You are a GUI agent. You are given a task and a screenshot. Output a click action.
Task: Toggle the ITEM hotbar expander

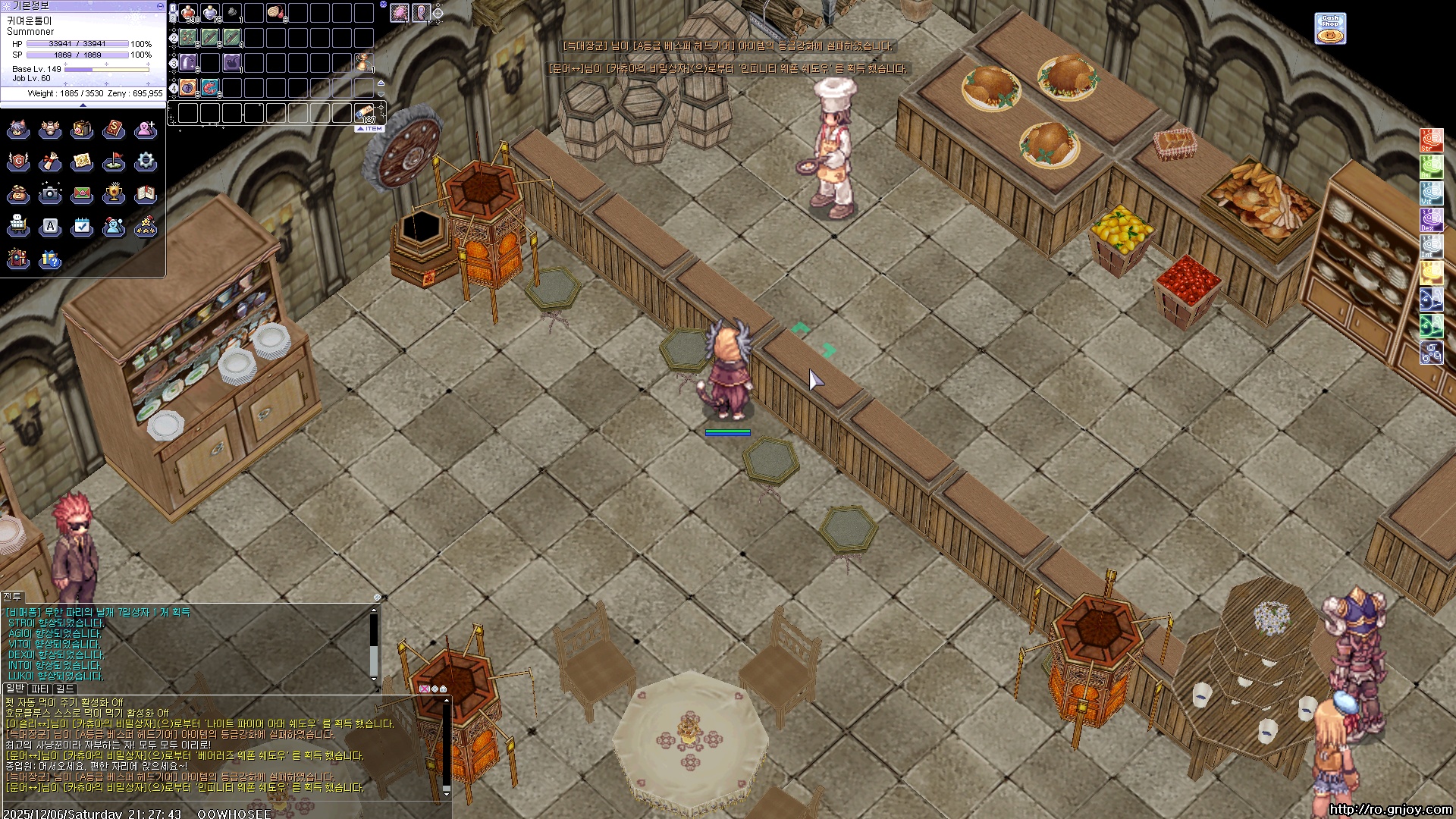pos(370,129)
